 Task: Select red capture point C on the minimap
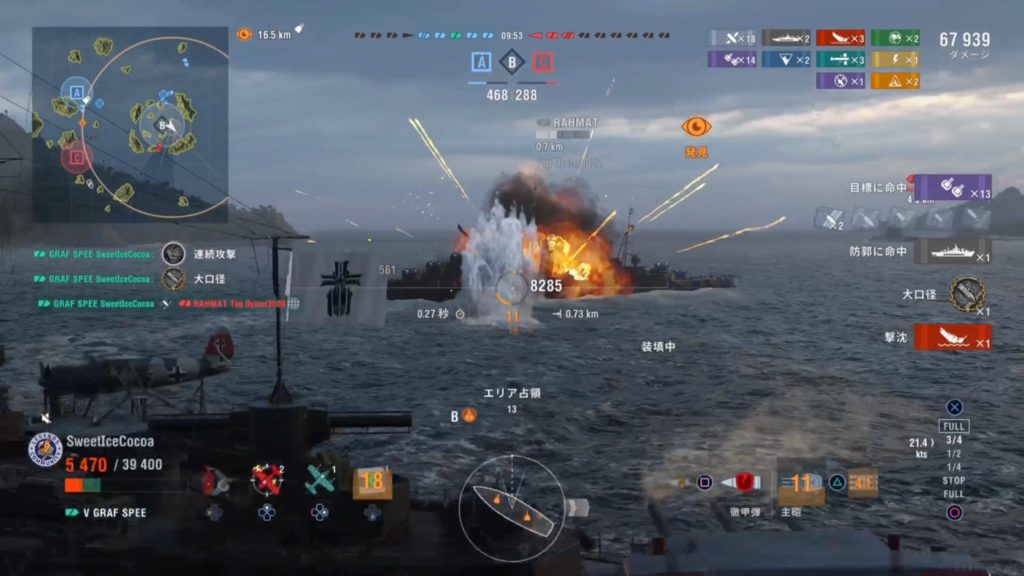pos(76,156)
